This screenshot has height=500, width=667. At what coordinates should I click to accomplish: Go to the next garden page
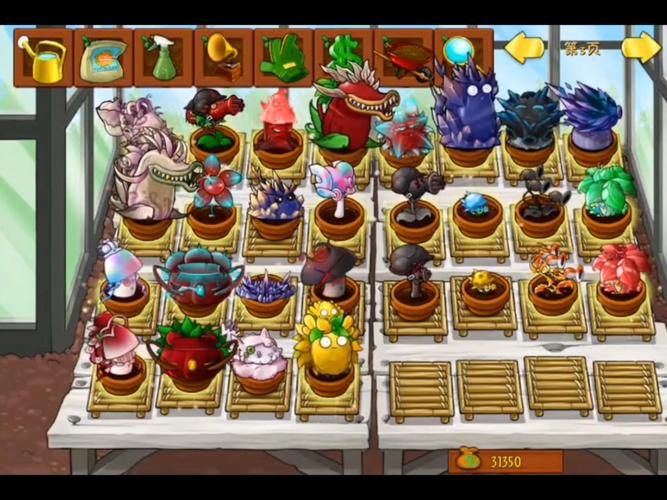640,48
